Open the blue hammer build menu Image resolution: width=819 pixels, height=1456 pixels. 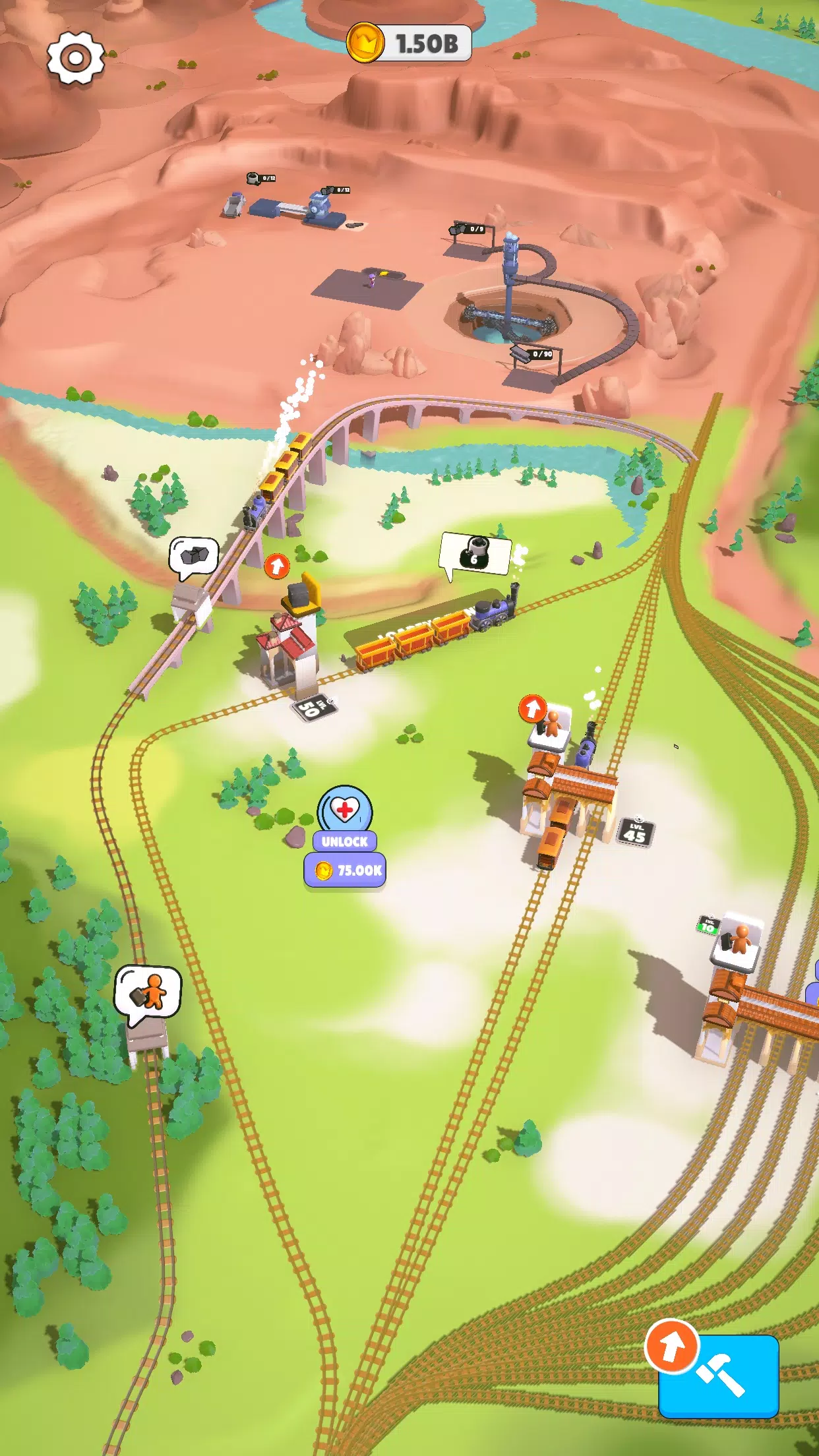pyautogui.click(x=719, y=1376)
